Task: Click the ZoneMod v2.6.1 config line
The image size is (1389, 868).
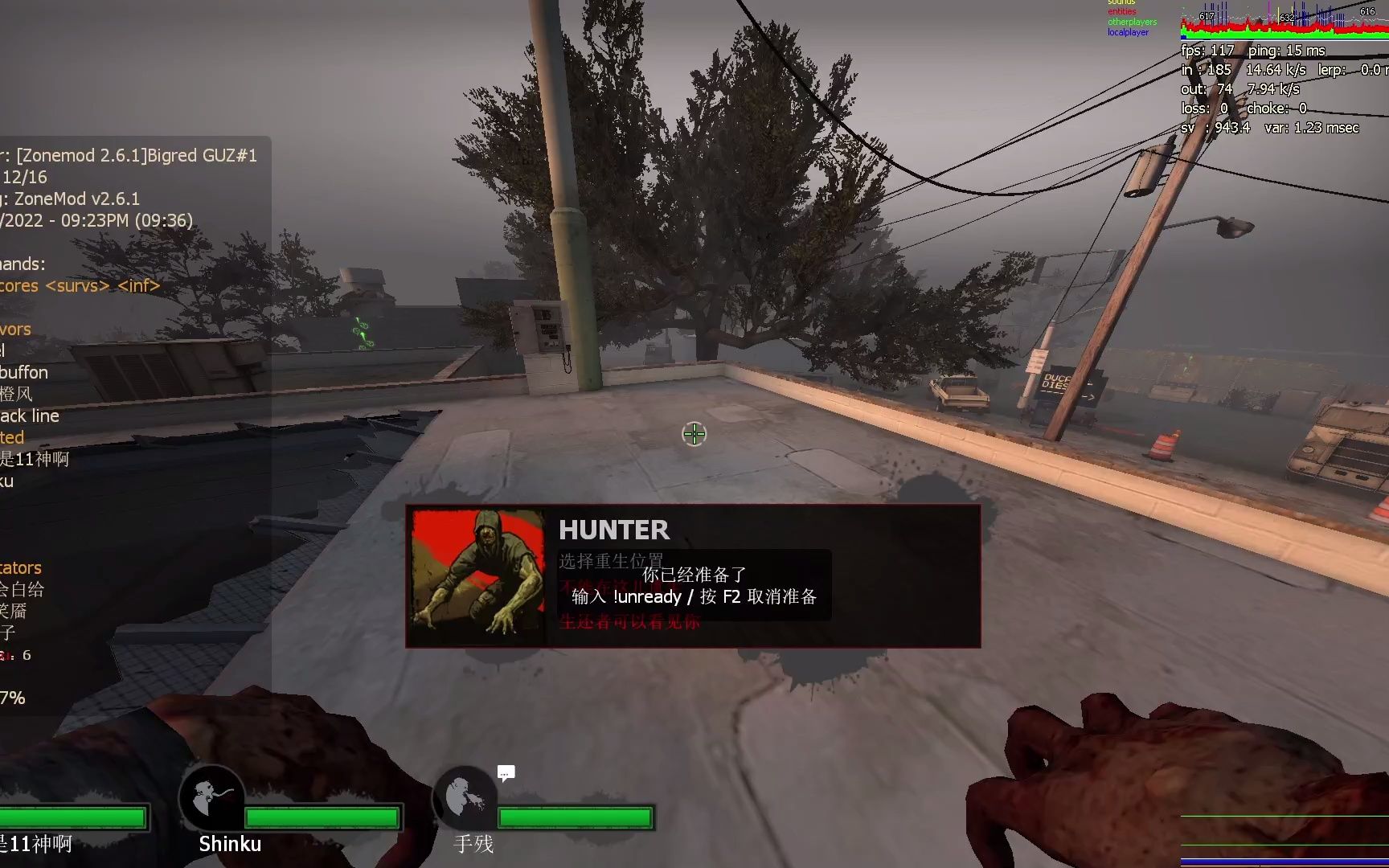Action: 72,199
